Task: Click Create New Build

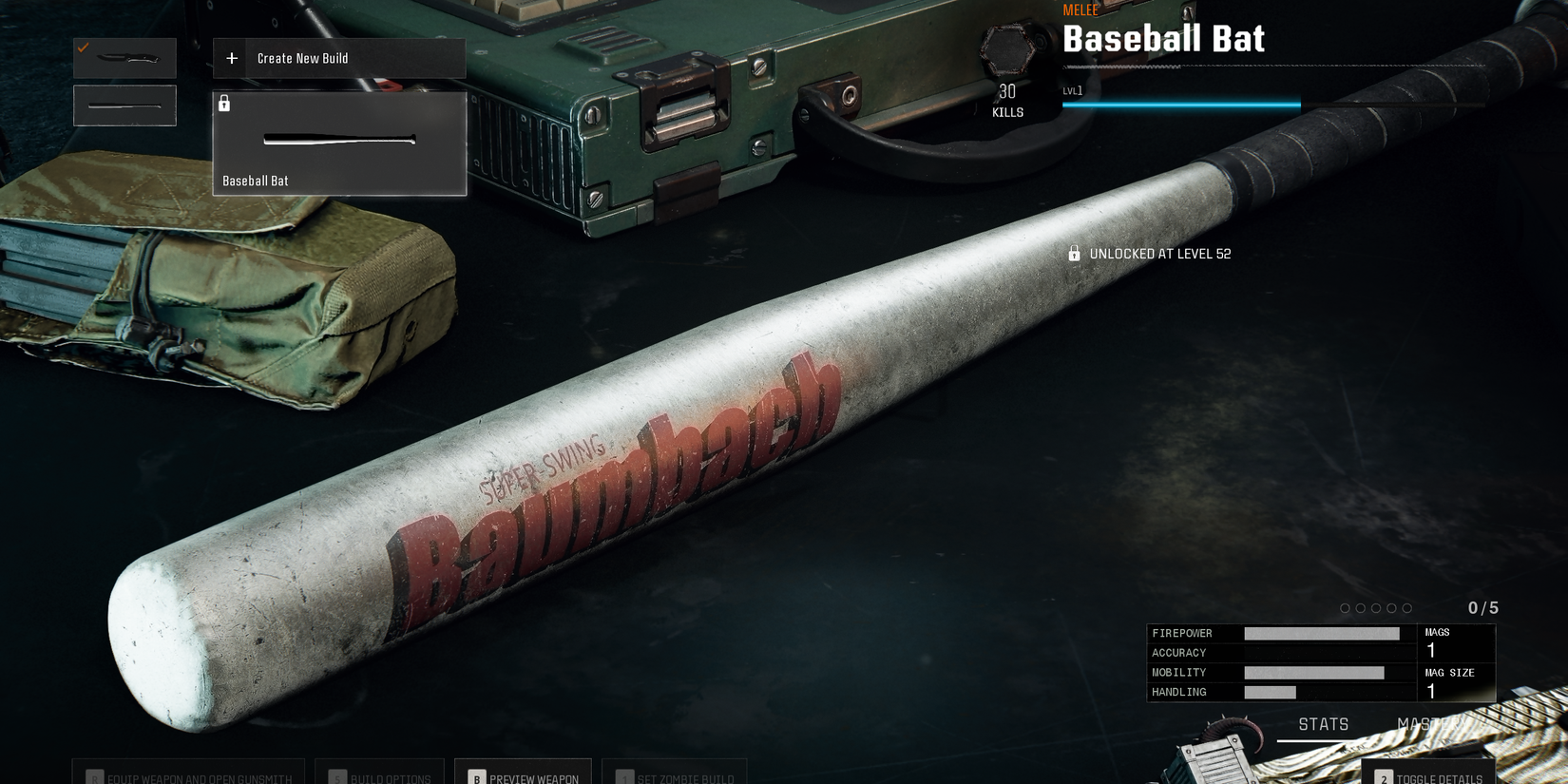Action: 304,58
